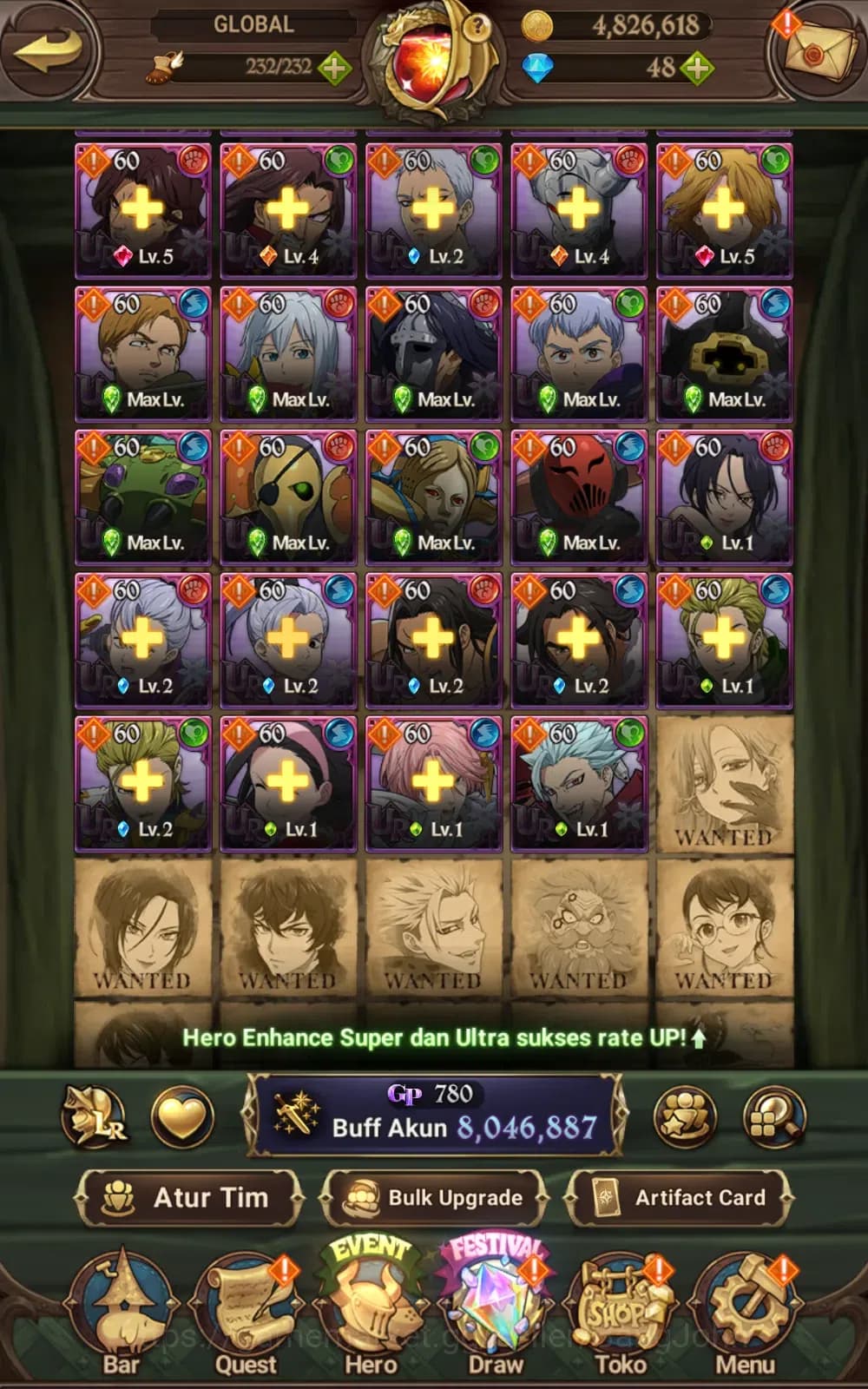The height and width of the screenshot is (1389, 868).
Task: Open the Atur Tim team setup
Action: pos(191,1198)
